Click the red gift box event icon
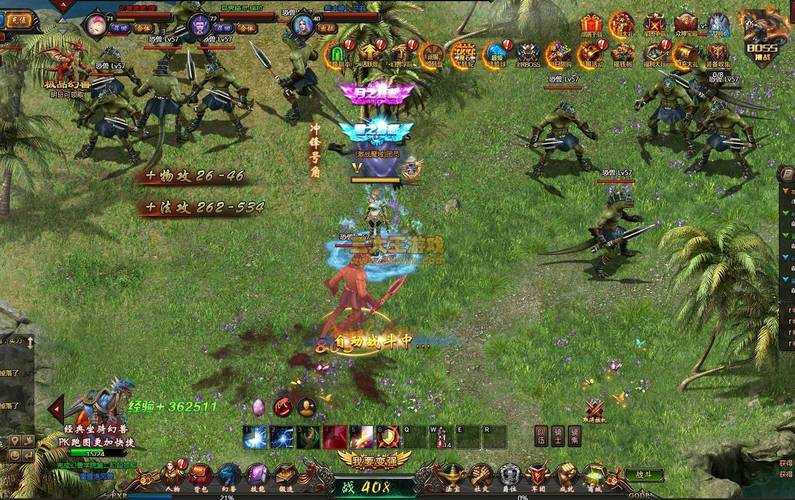This screenshot has height=500, width=795. [591, 24]
